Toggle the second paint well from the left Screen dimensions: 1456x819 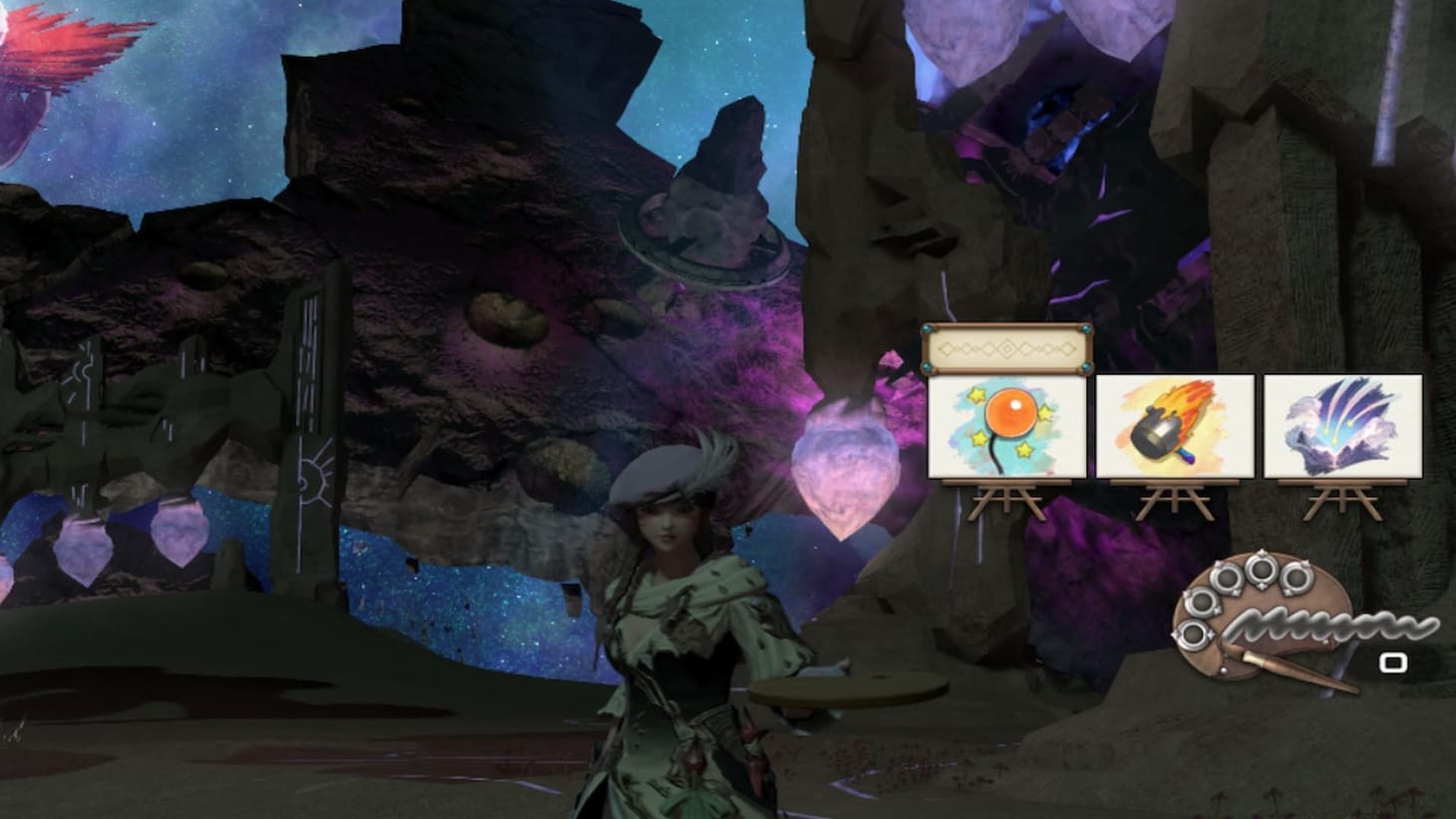(1204, 602)
